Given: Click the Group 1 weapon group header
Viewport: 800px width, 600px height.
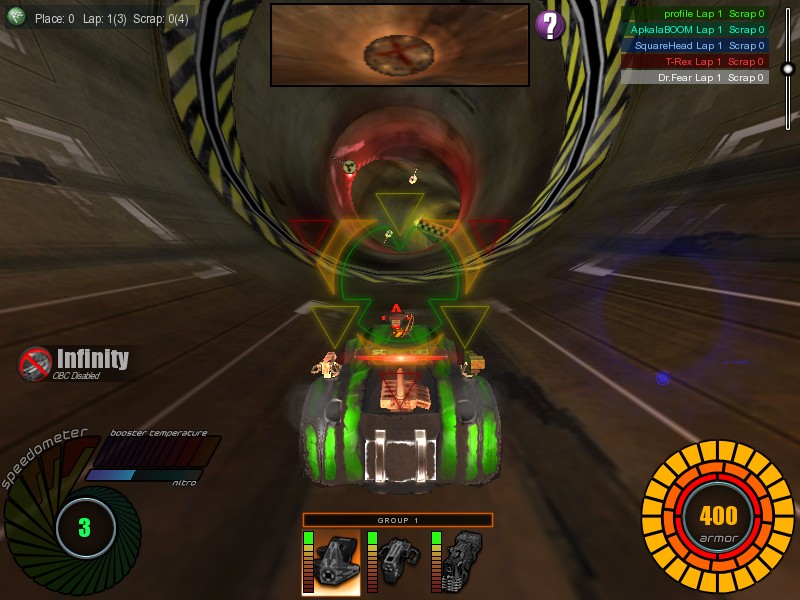Looking at the screenshot, I should coord(398,520).
